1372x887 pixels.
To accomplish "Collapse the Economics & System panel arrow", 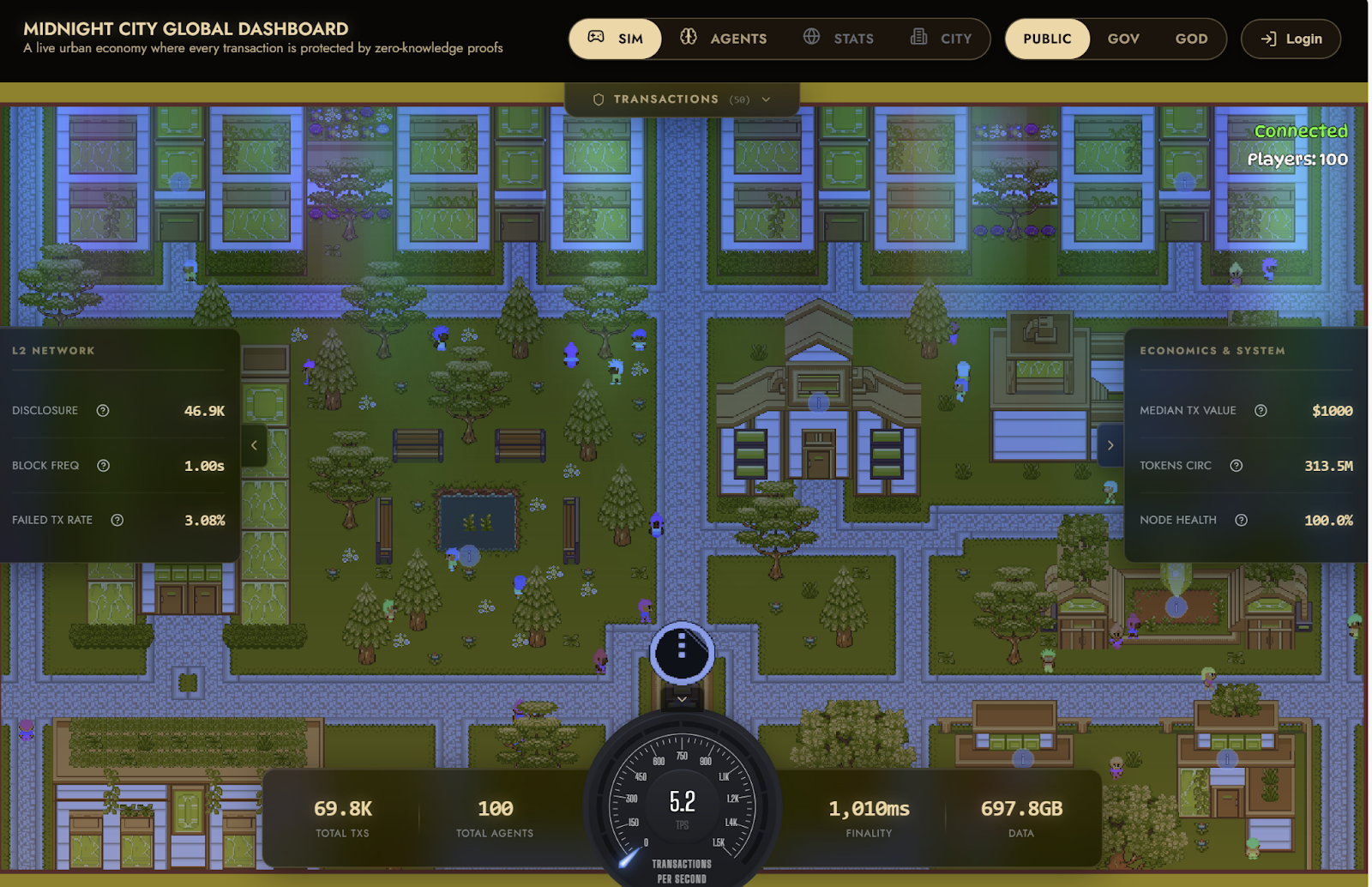I will [x=1110, y=445].
